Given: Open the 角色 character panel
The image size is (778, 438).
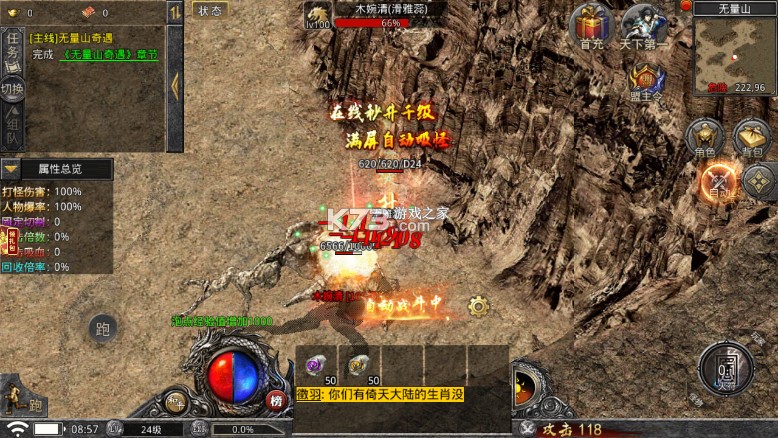Looking at the screenshot, I should pos(705,138).
